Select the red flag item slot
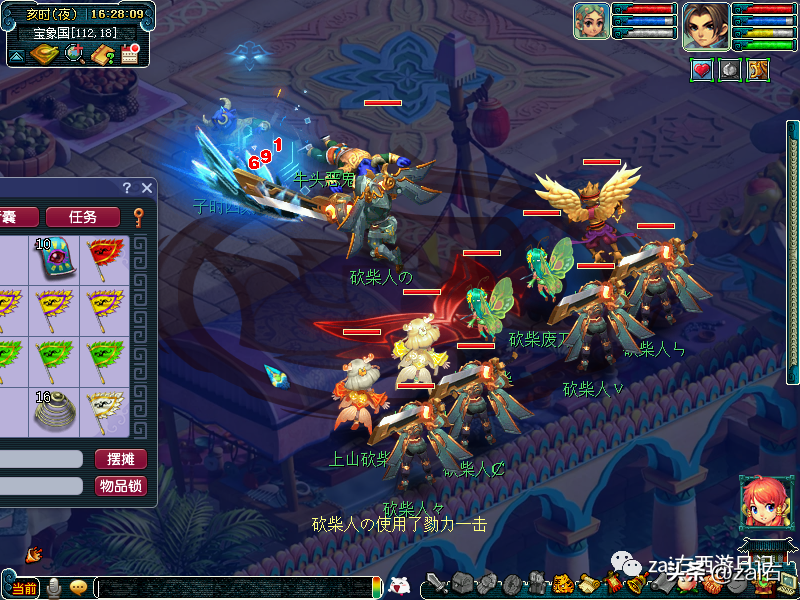Screen dimensions: 800x600 click(100, 259)
